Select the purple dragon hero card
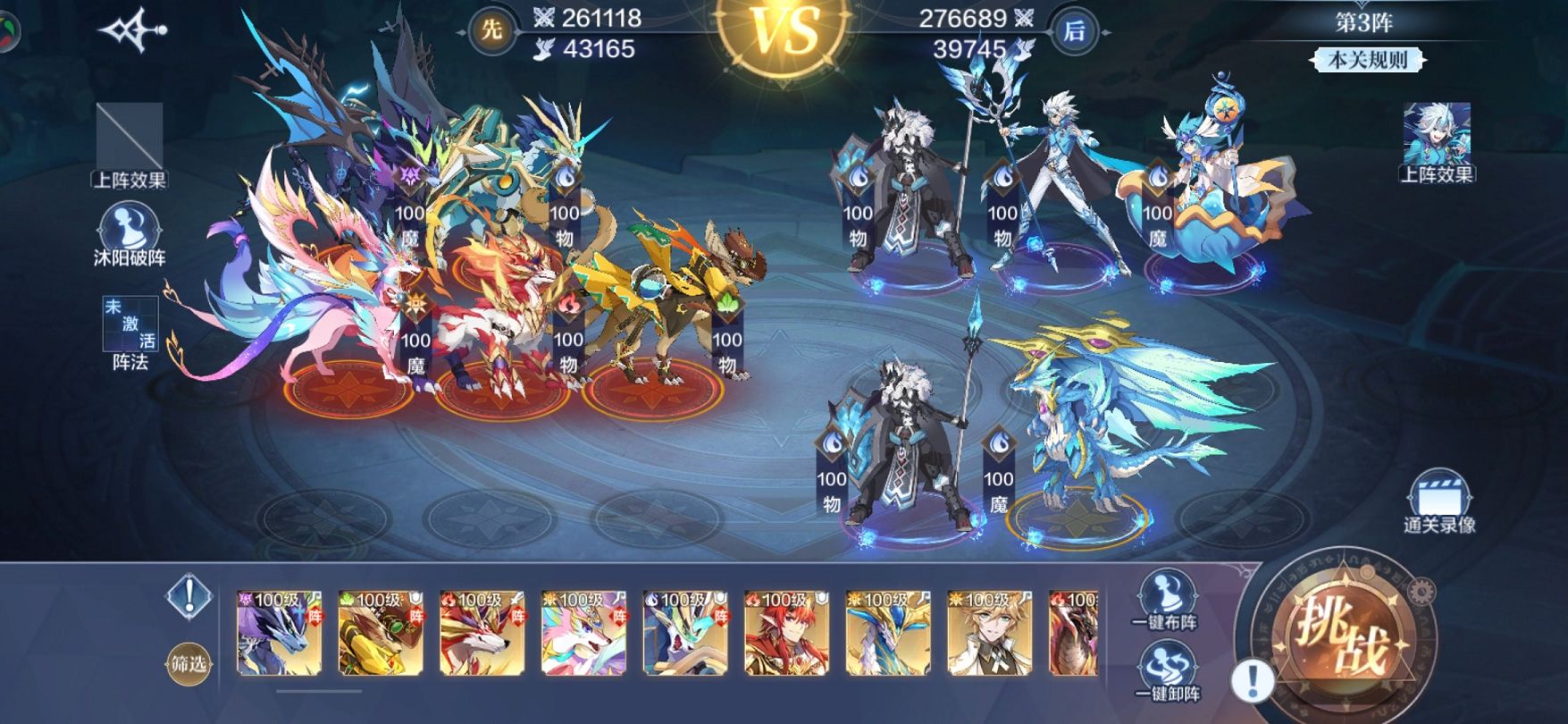This screenshot has width=1568, height=724. tap(279, 633)
